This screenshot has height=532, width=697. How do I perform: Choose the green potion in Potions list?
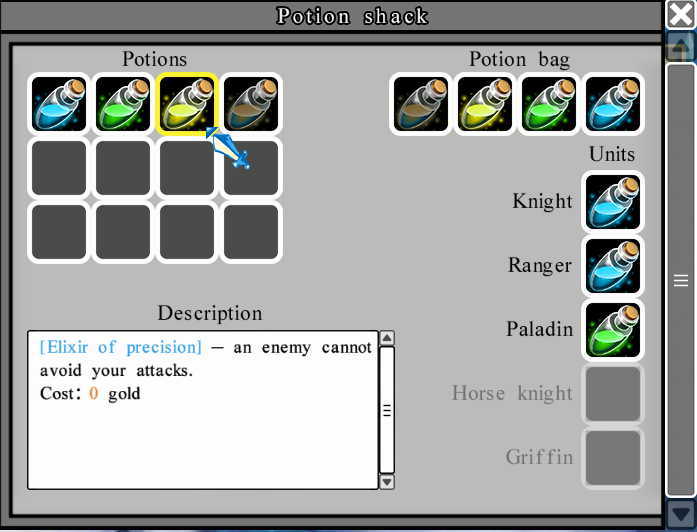pos(123,104)
